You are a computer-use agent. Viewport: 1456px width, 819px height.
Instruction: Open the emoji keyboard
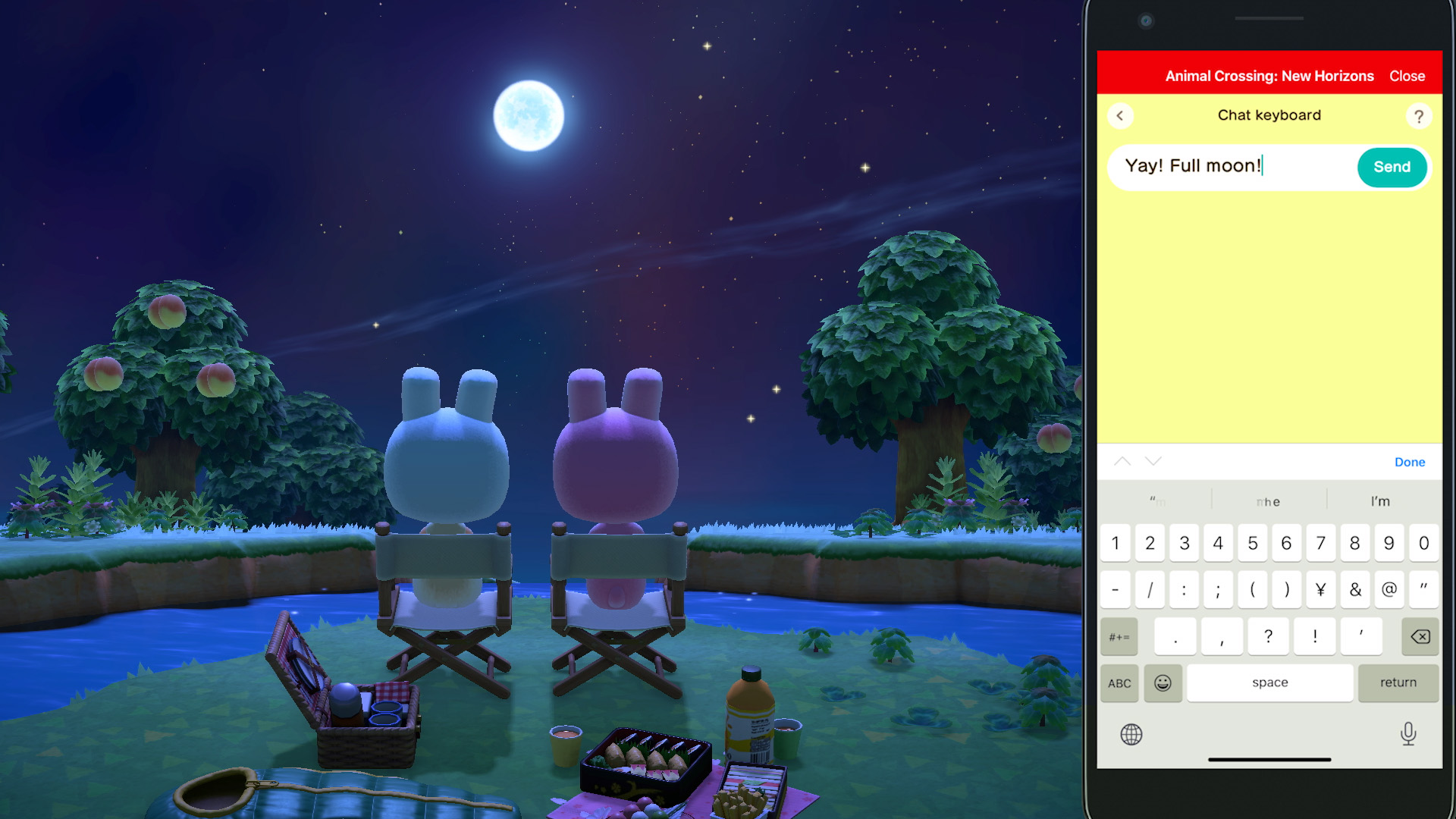point(1163,683)
